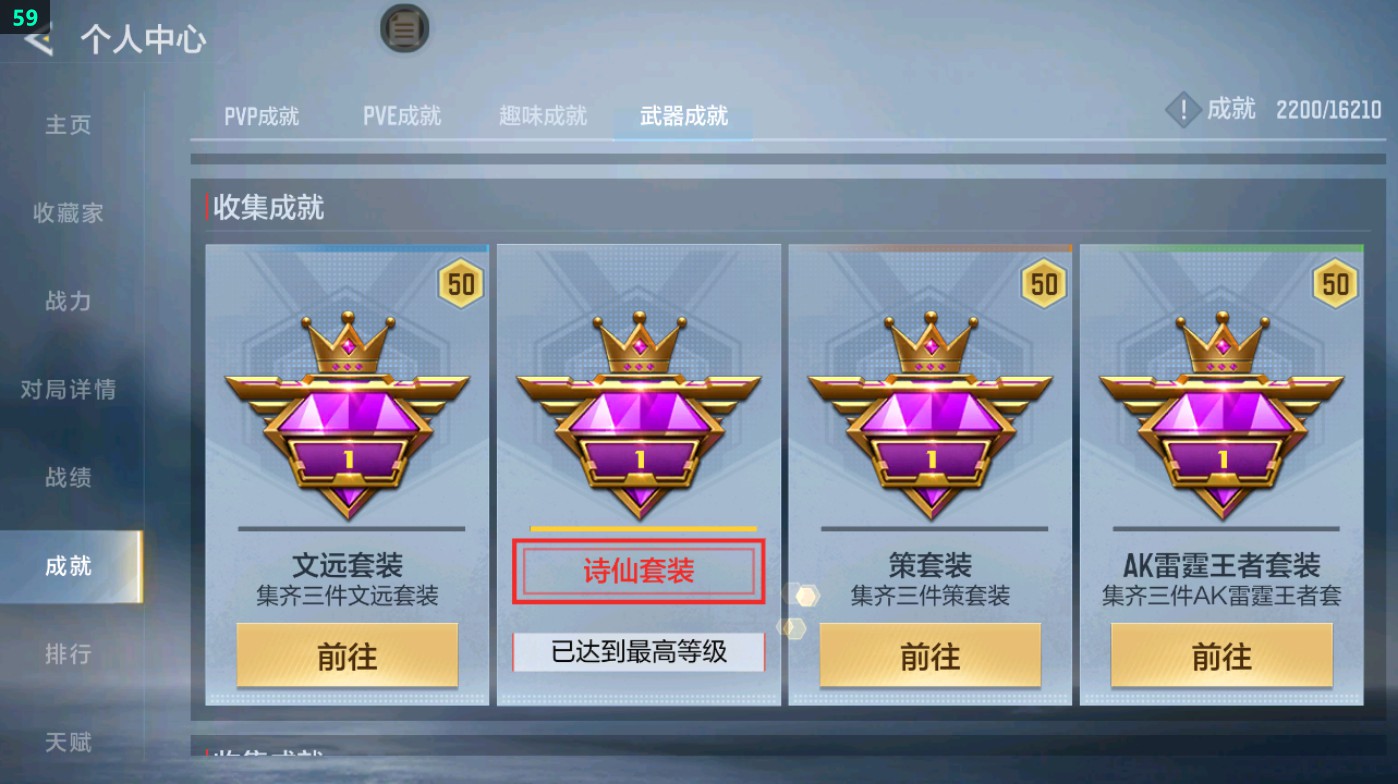Image resolution: width=1398 pixels, height=784 pixels.
Task: Switch to the PVE成就 tab
Action: tap(402, 115)
